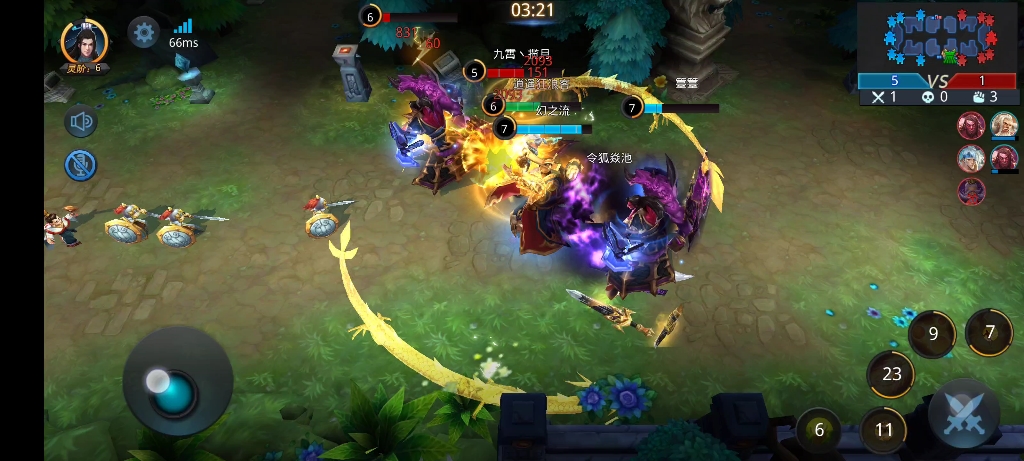Use the skill showing 11 cooldown

pyautogui.click(x=883, y=430)
